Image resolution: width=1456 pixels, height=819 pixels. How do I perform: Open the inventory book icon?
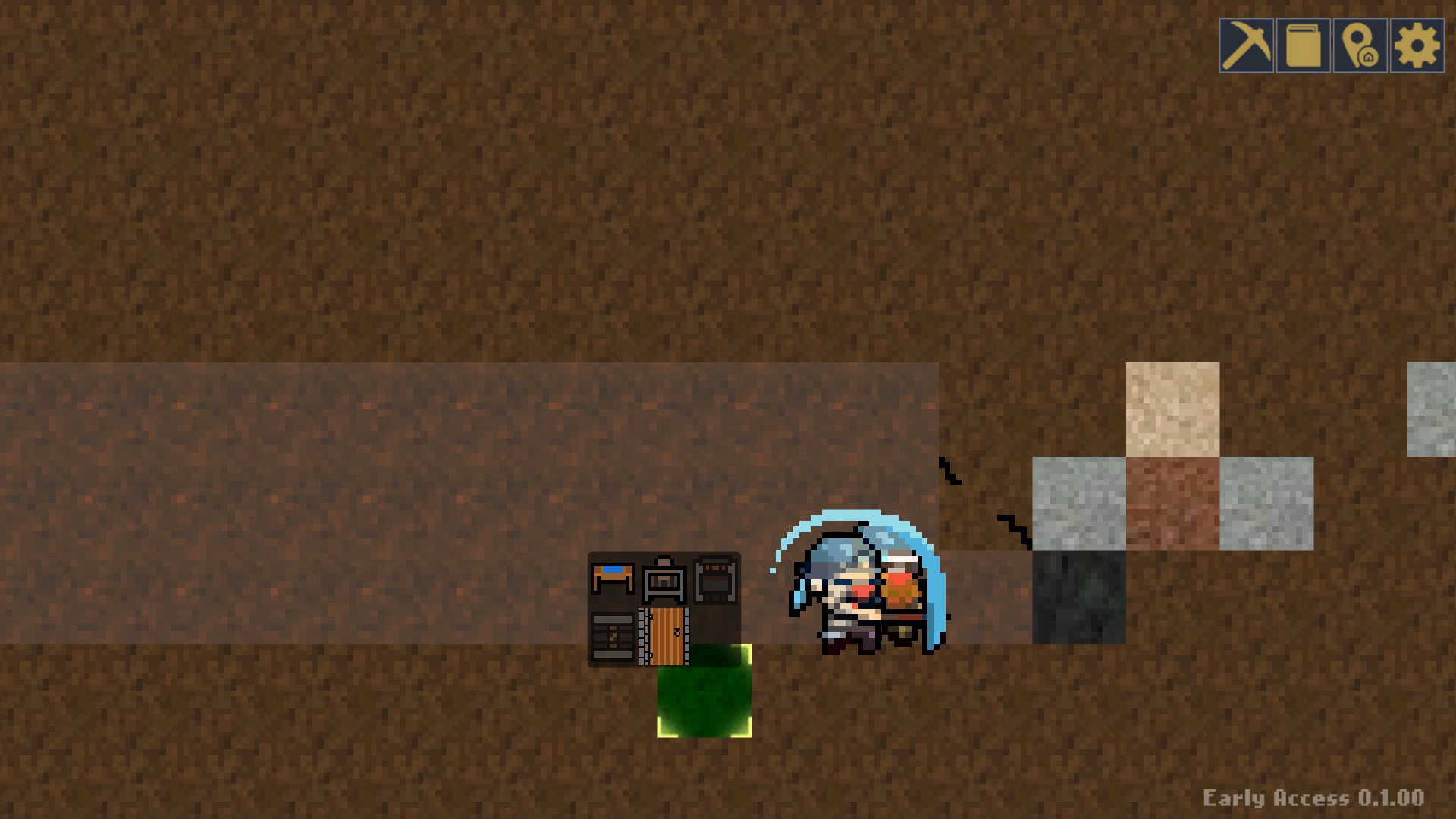(x=1303, y=45)
